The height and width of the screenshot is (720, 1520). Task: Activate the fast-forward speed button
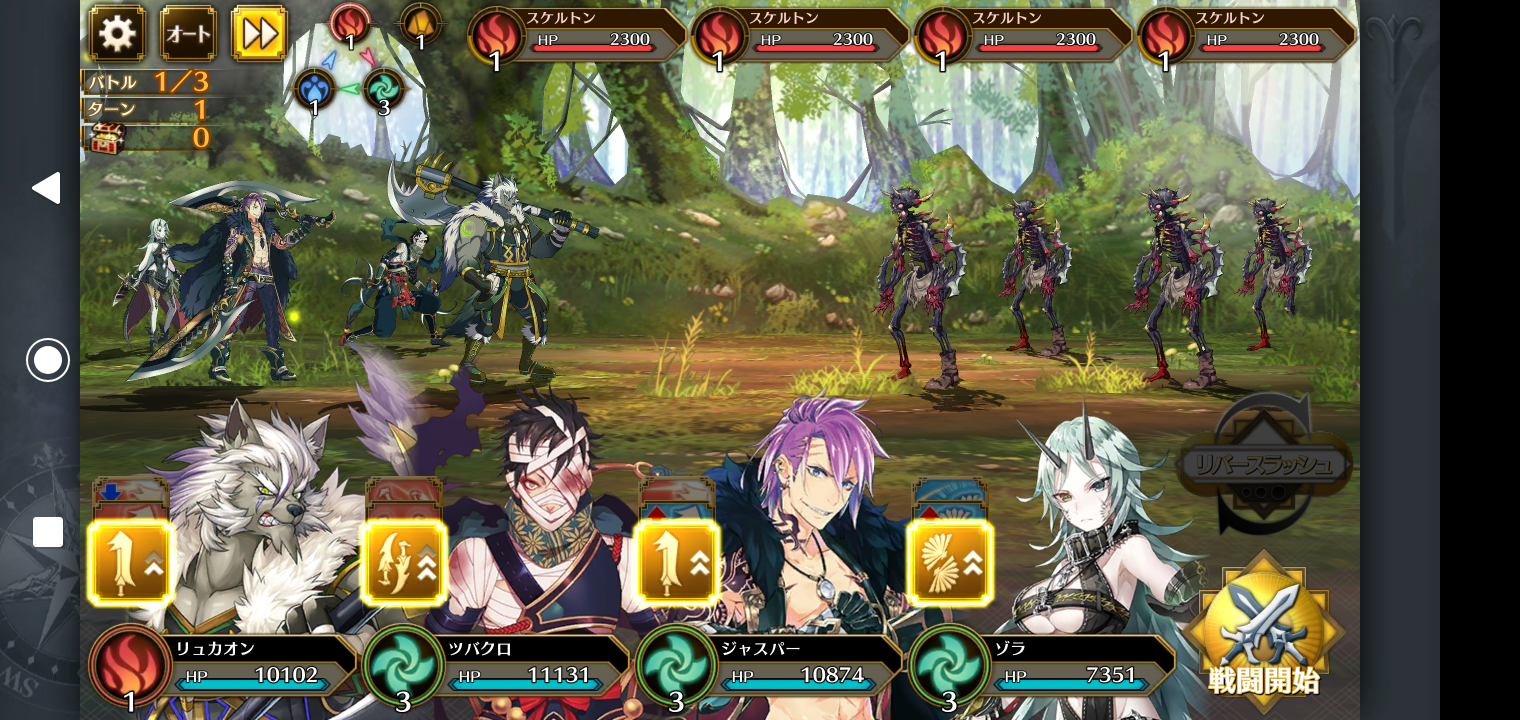click(x=259, y=33)
